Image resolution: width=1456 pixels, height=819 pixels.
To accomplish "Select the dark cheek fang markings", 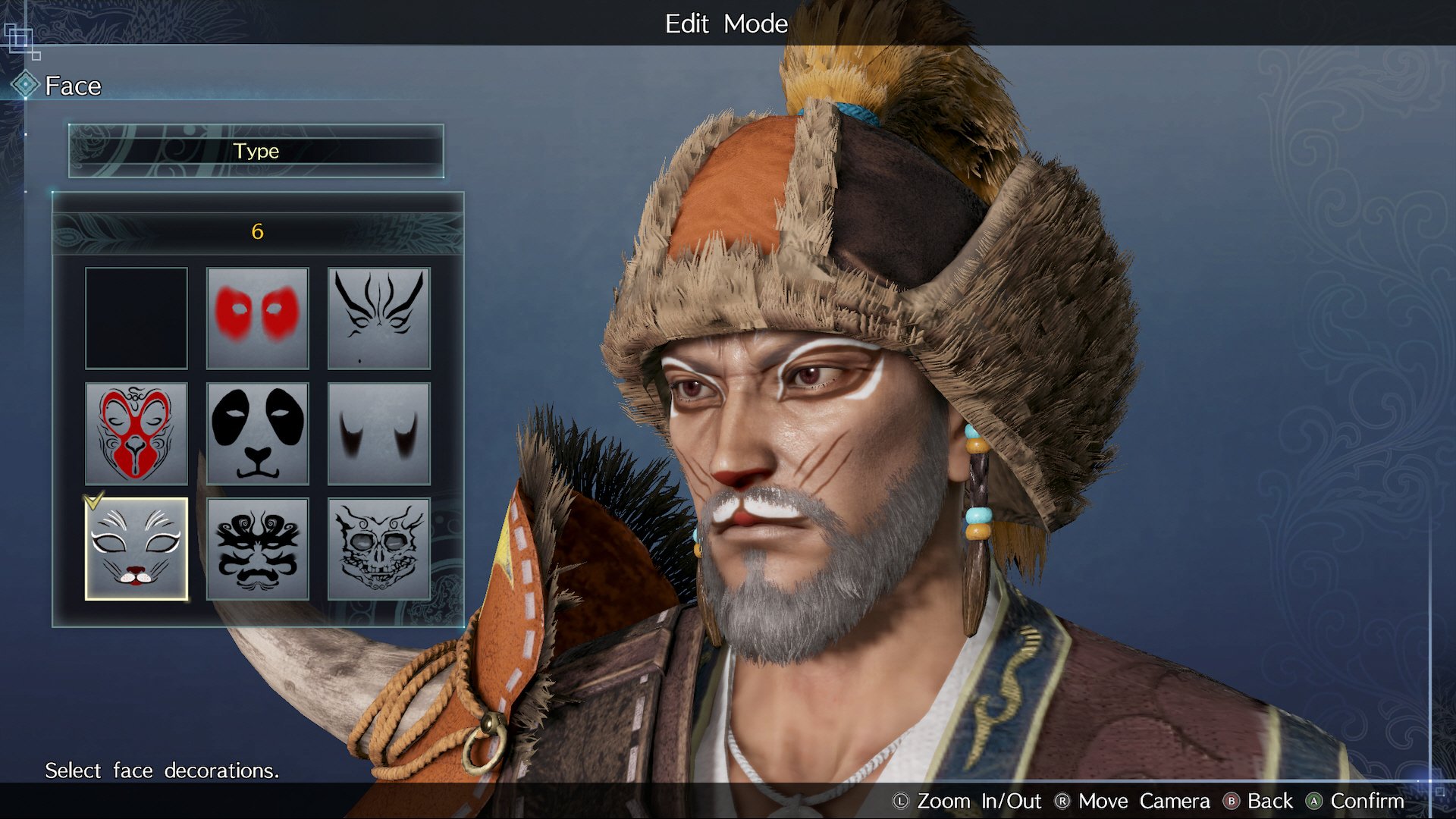I will pos(379,434).
